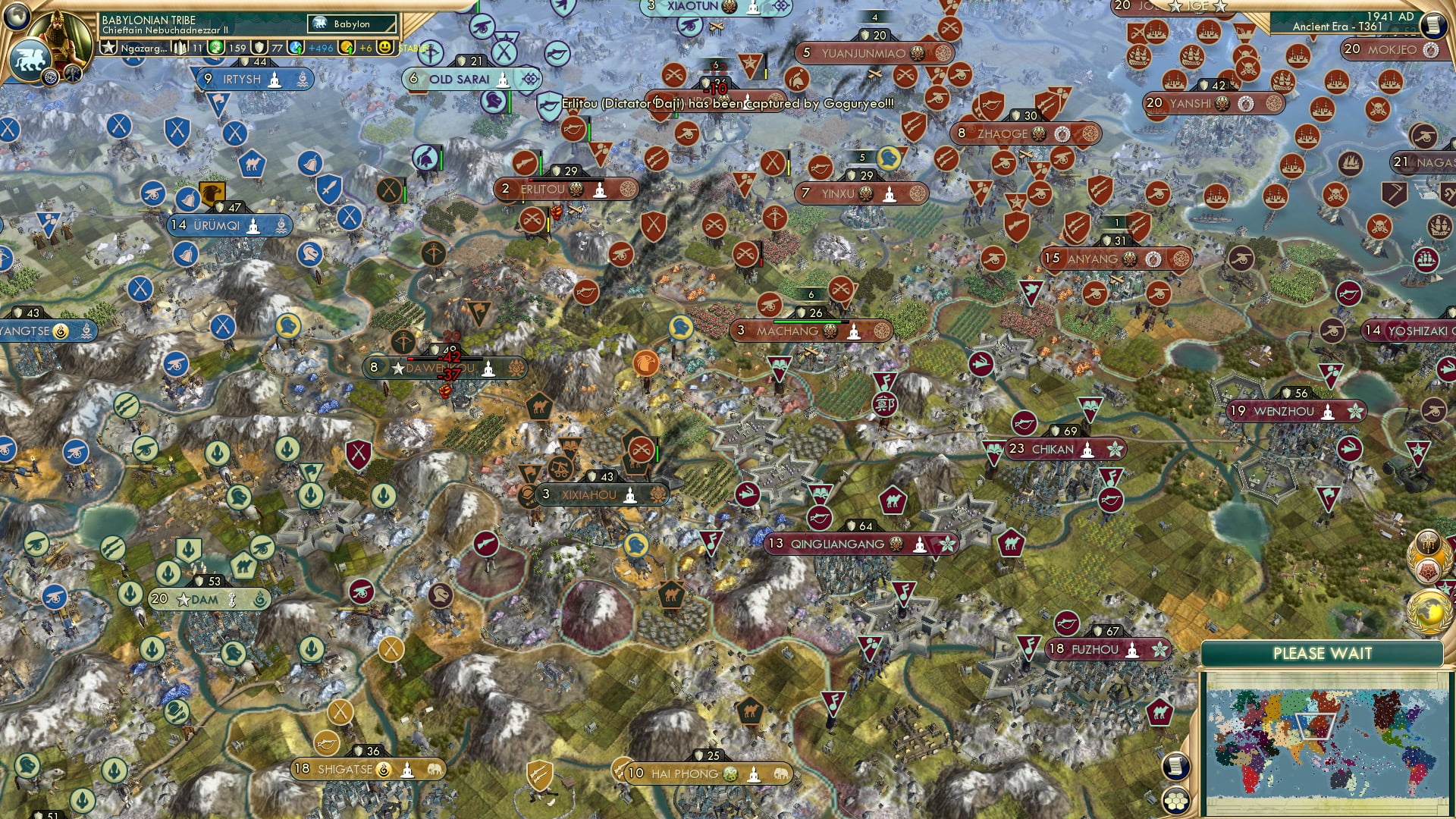Image resolution: width=1456 pixels, height=819 pixels.
Task: Click the topmost social policy notification bubble
Action: tap(1429, 543)
